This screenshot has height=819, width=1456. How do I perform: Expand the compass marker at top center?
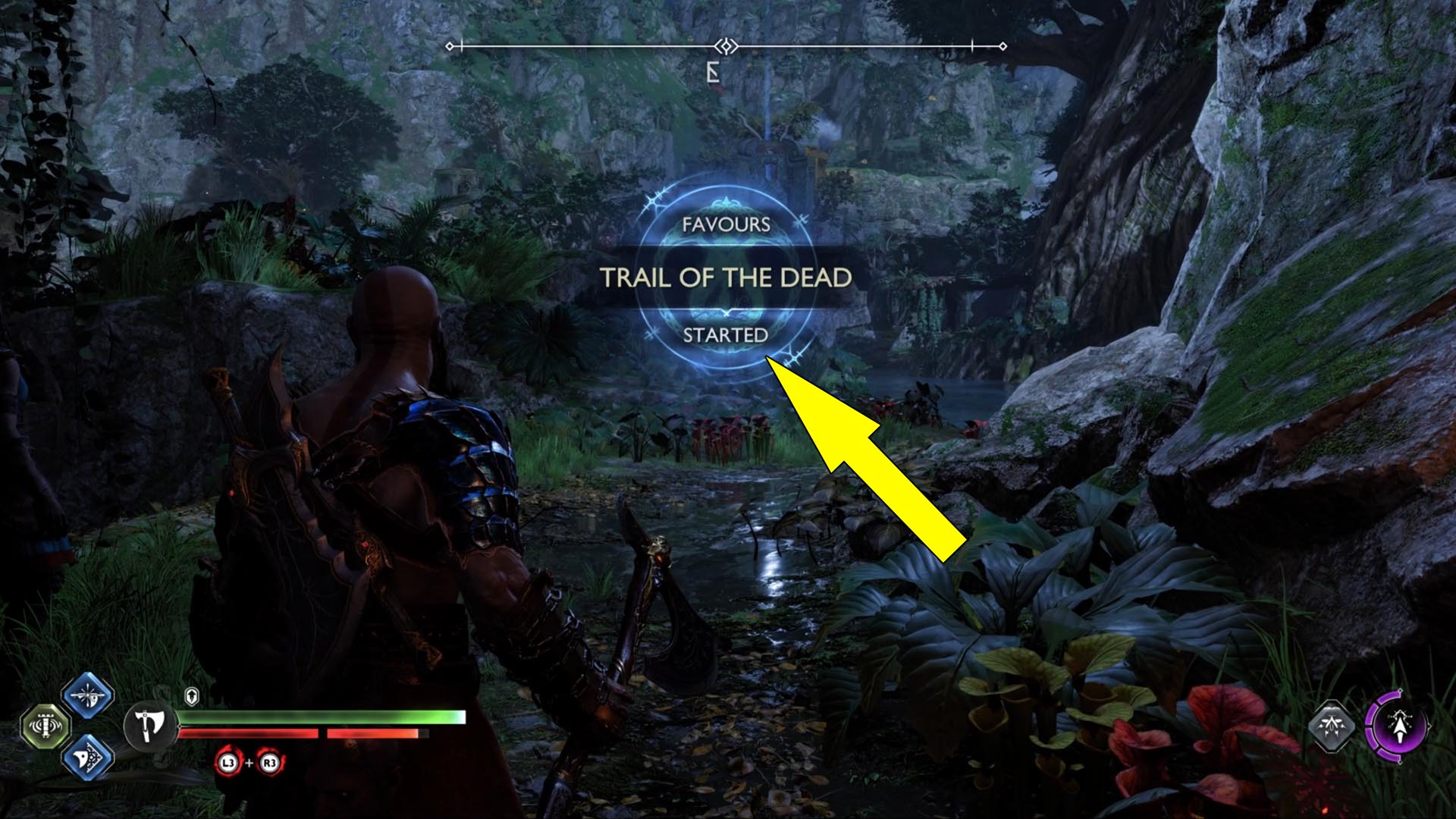[x=727, y=45]
